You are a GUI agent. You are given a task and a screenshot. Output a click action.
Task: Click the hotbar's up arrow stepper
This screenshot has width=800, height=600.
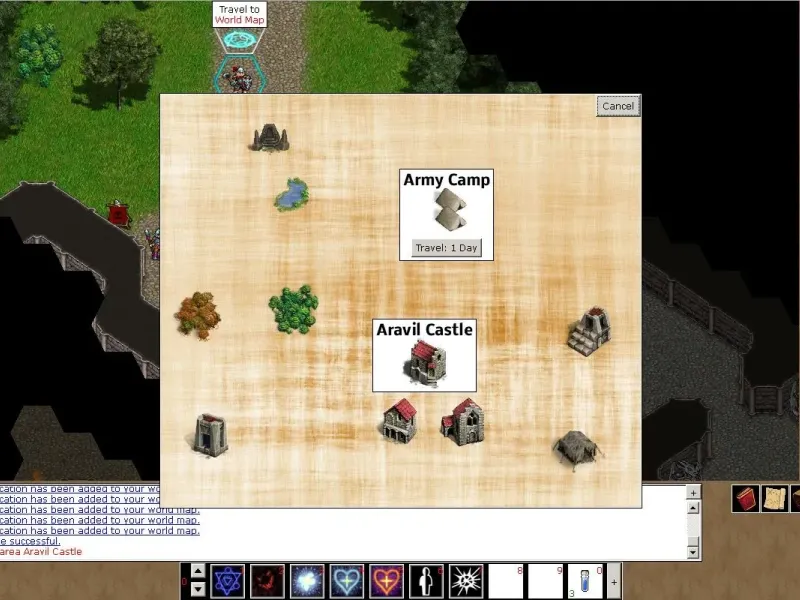[x=197, y=572]
